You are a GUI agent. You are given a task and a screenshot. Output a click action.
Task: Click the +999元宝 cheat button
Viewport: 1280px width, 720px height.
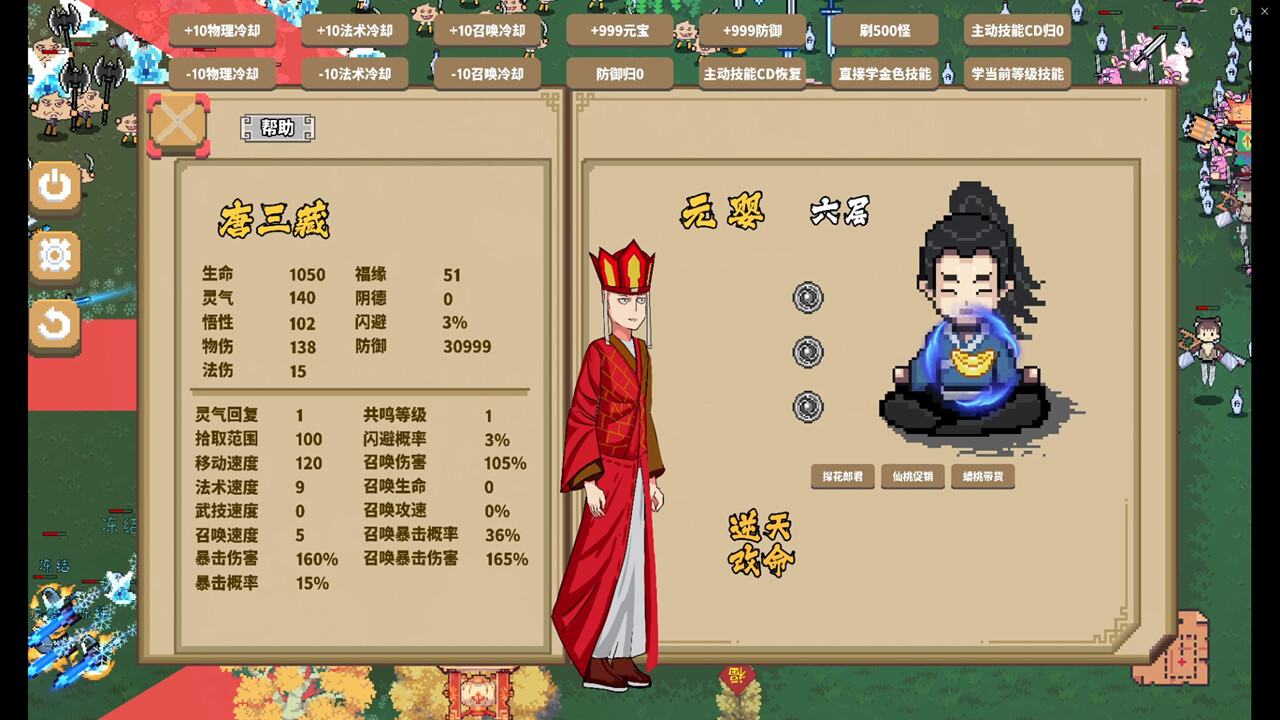(x=620, y=31)
